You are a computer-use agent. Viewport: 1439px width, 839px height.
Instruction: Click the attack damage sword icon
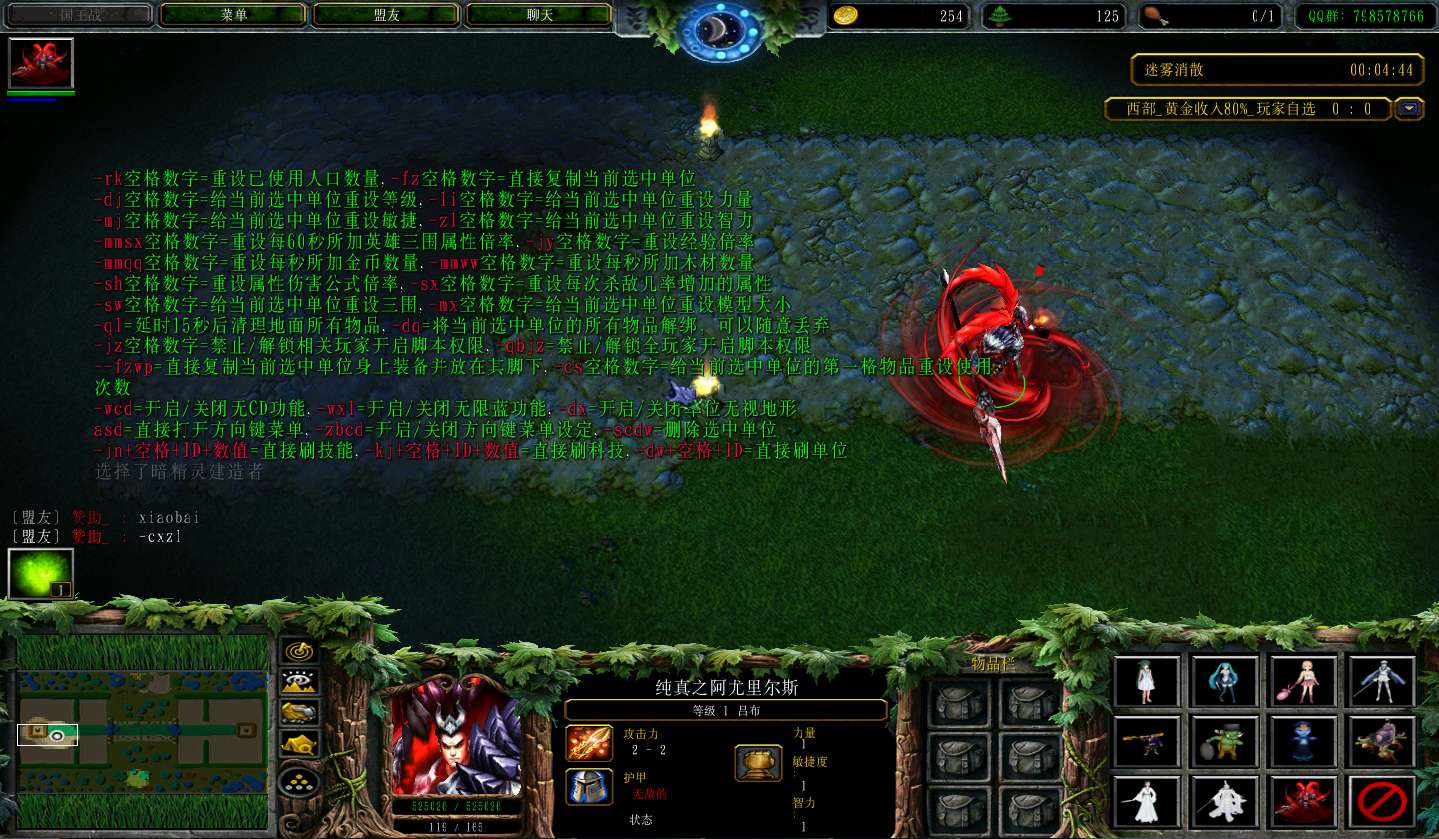click(x=588, y=744)
